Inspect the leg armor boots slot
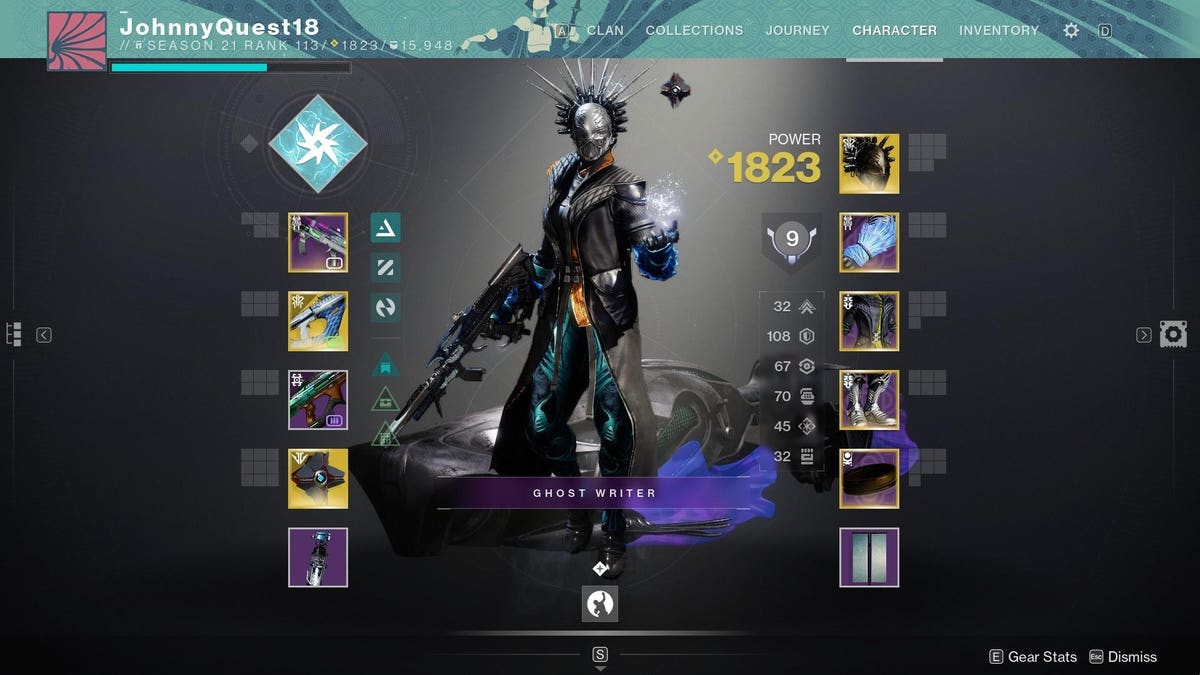This screenshot has width=1200, height=675. pyautogui.click(x=869, y=400)
